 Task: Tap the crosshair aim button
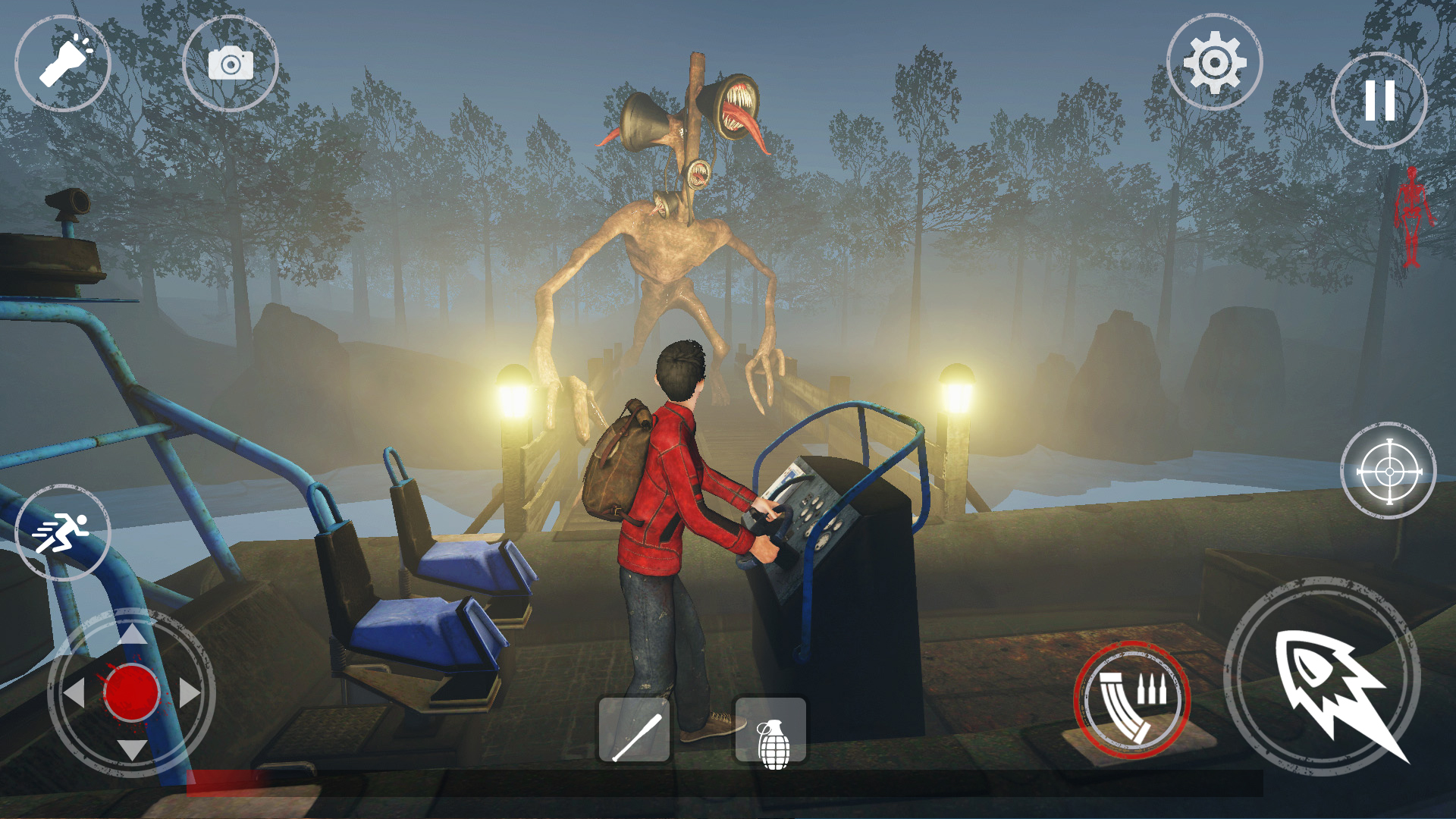click(x=1389, y=472)
